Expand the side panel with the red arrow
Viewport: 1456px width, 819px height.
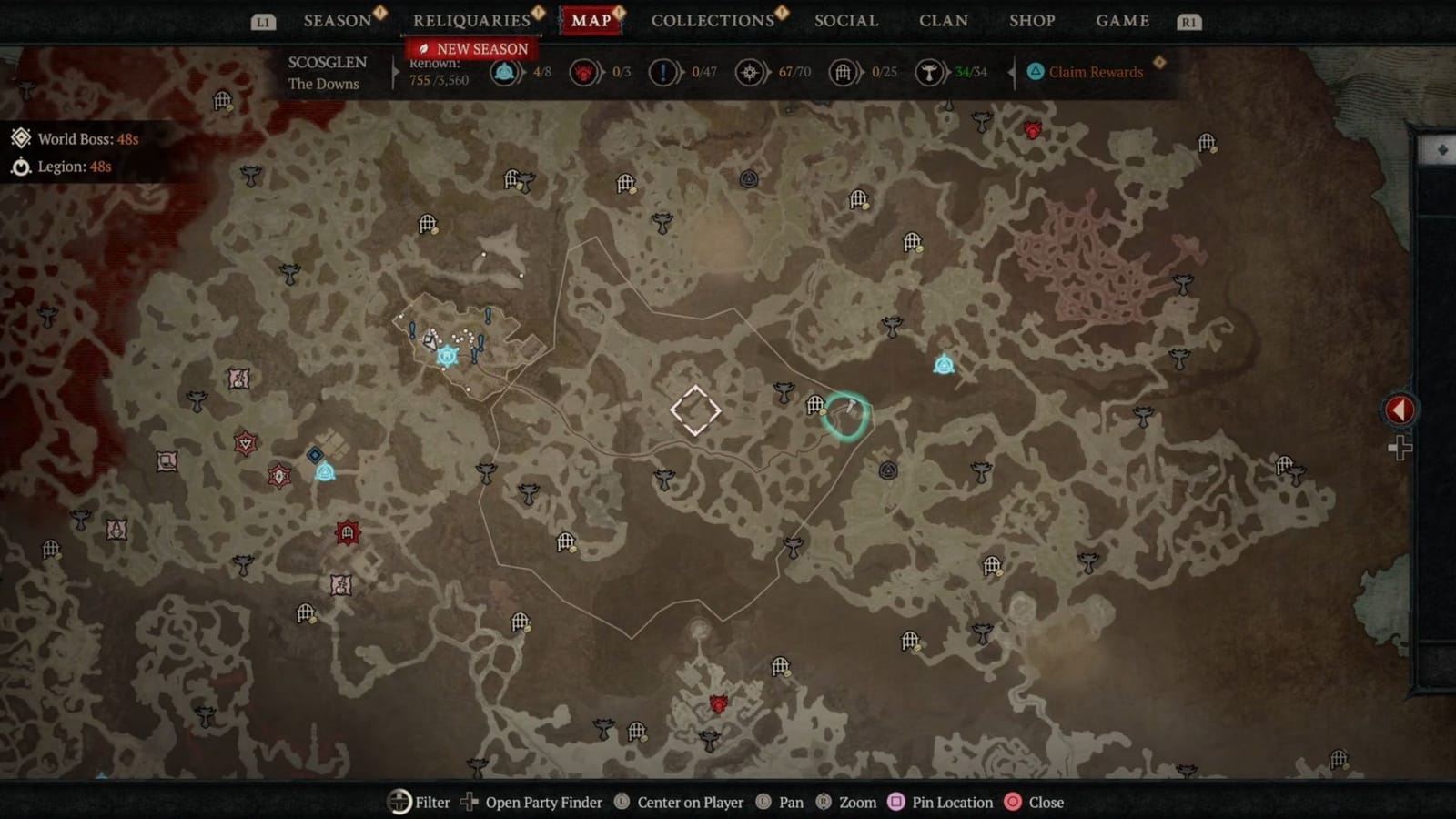pyautogui.click(x=1399, y=409)
